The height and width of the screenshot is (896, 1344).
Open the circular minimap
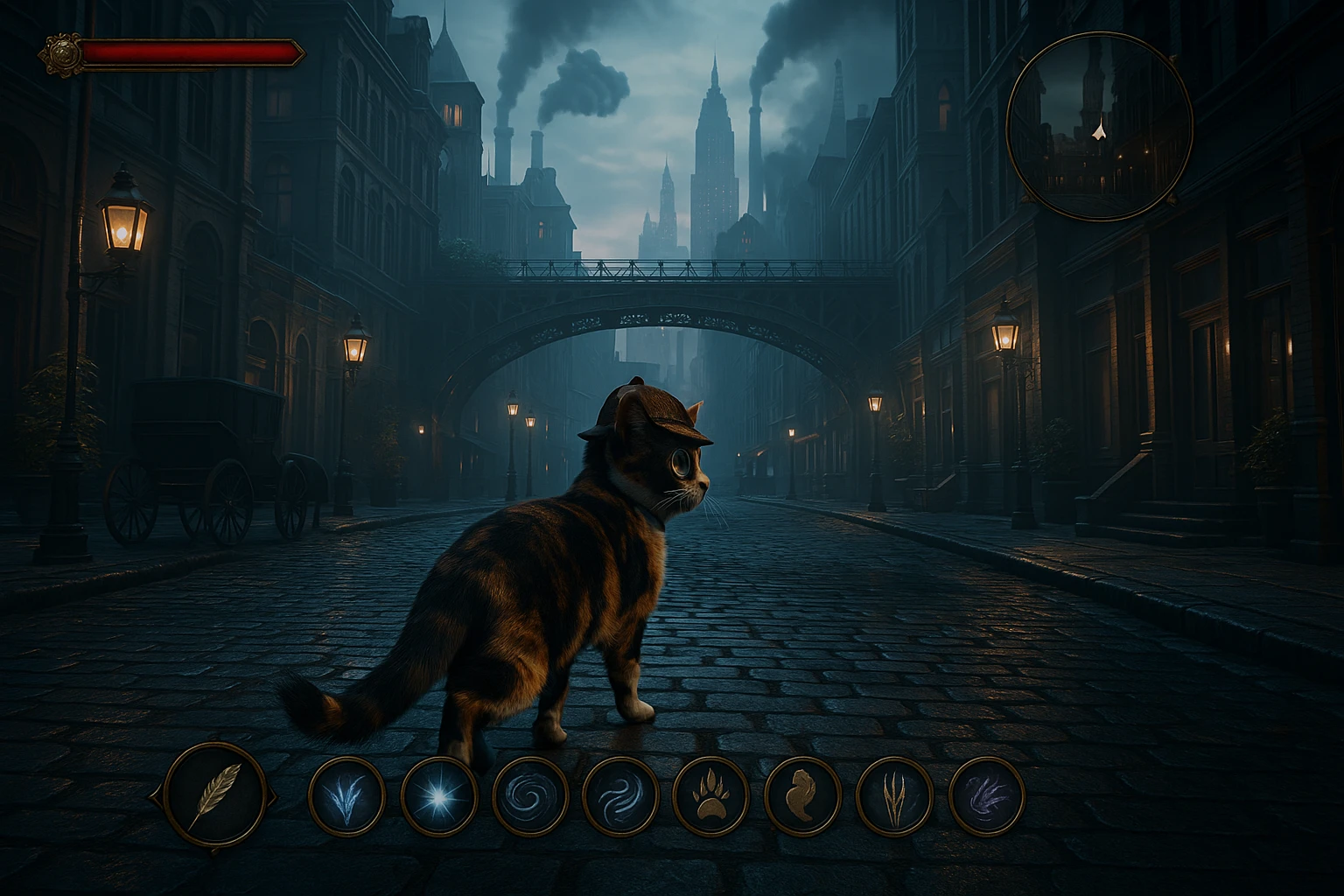pyautogui.click(x=1099, y=125)
